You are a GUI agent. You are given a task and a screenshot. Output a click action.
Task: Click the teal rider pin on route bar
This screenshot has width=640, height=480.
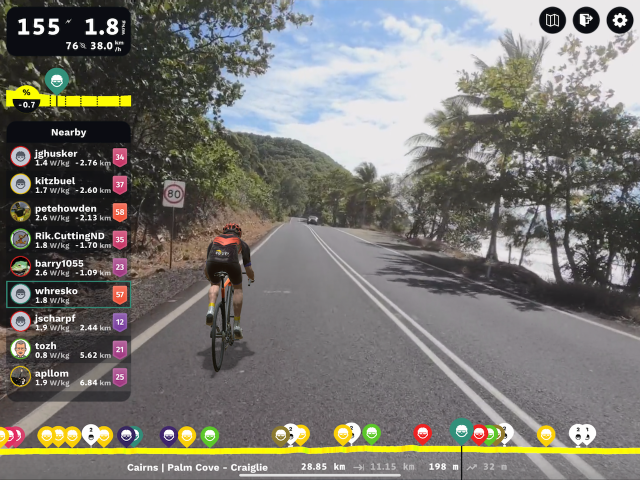pos(461,431)
